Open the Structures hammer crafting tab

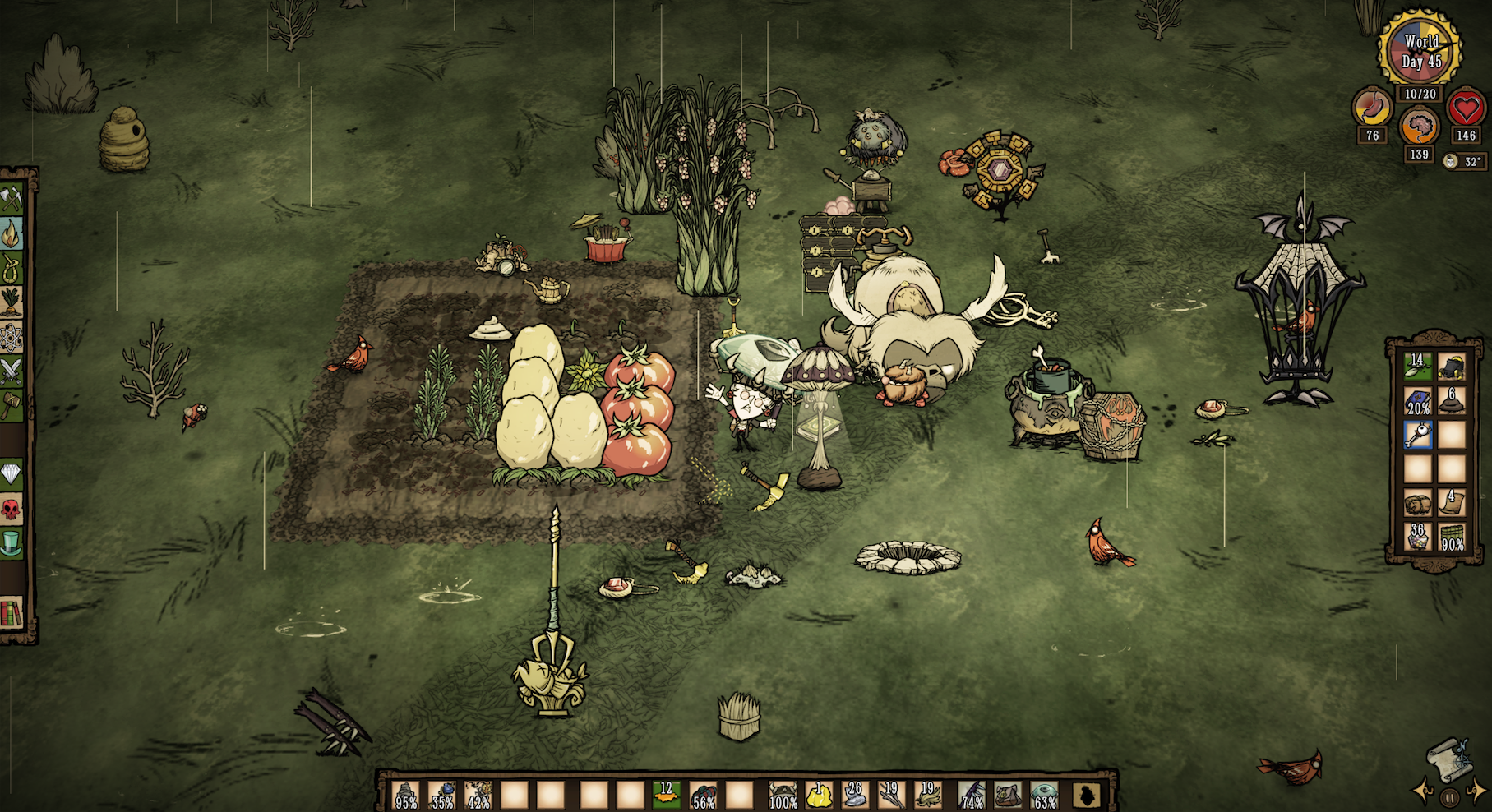pos(12,404)
